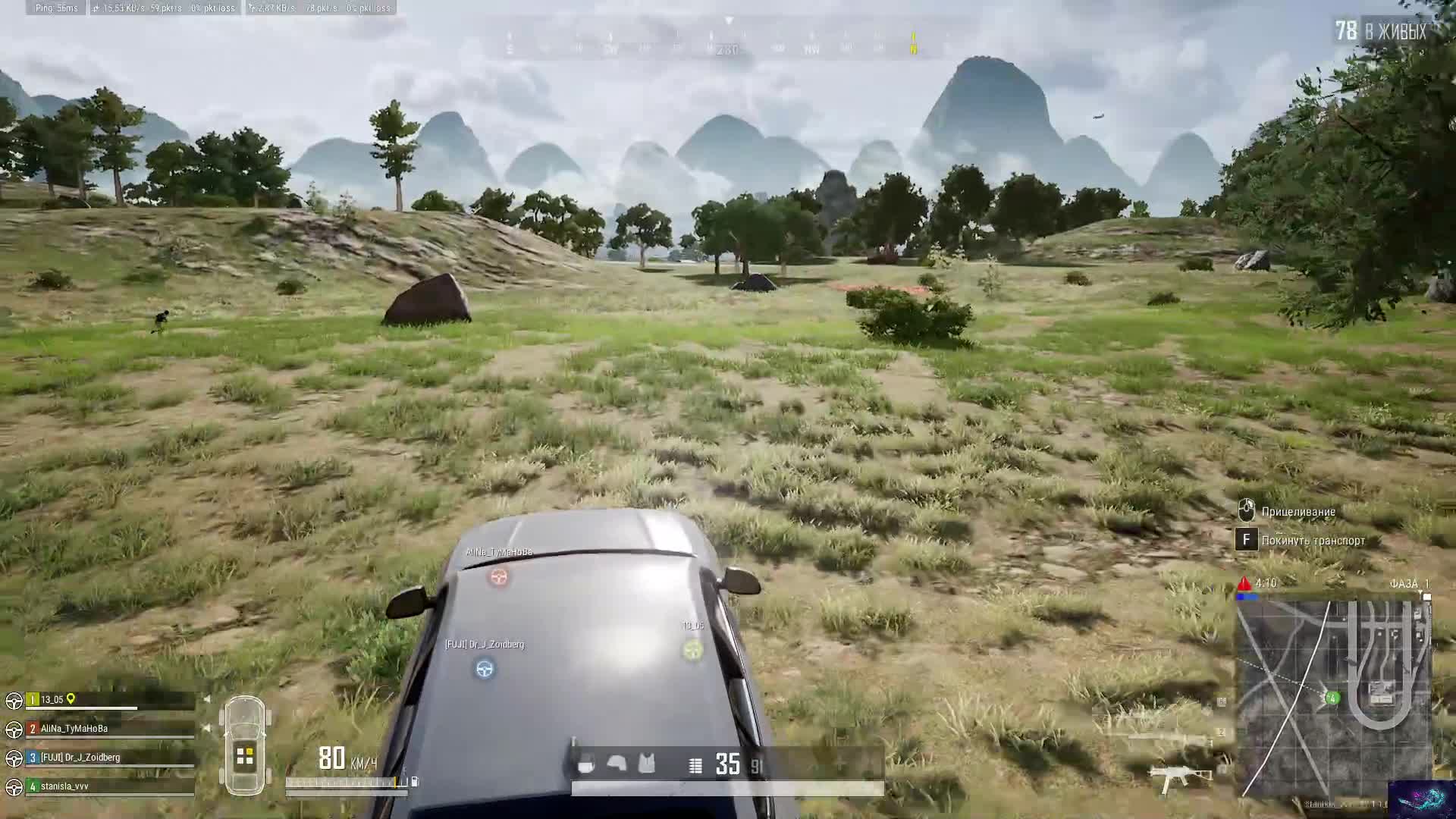Click the steering wheel marker for Dr_J_Zoidberg
This screenshot has height=819, width=1456.
point(484,670)
